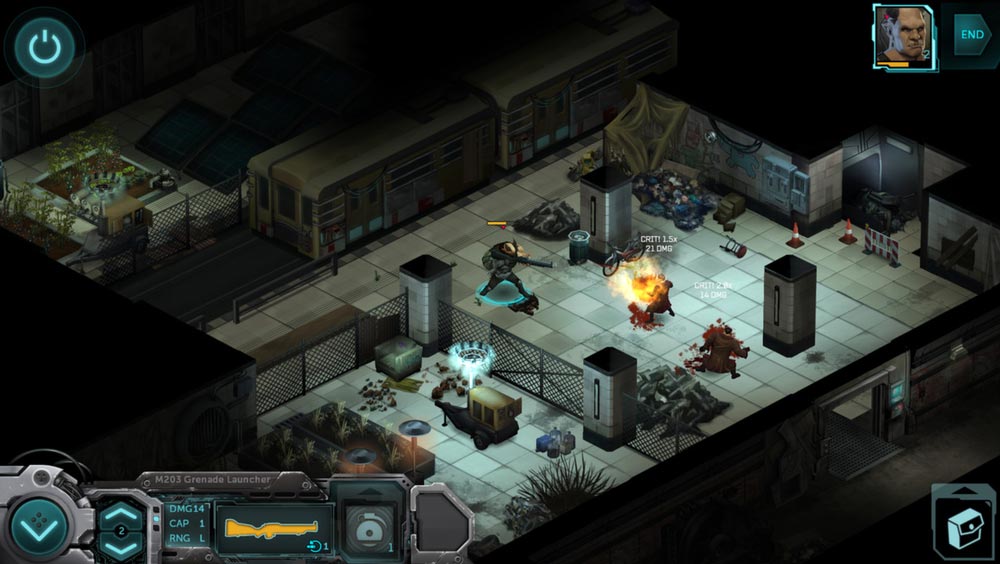The width and height of the screenshot is (1000, 564).
Task: Open the power button menu
Action: tap(41, 46)
